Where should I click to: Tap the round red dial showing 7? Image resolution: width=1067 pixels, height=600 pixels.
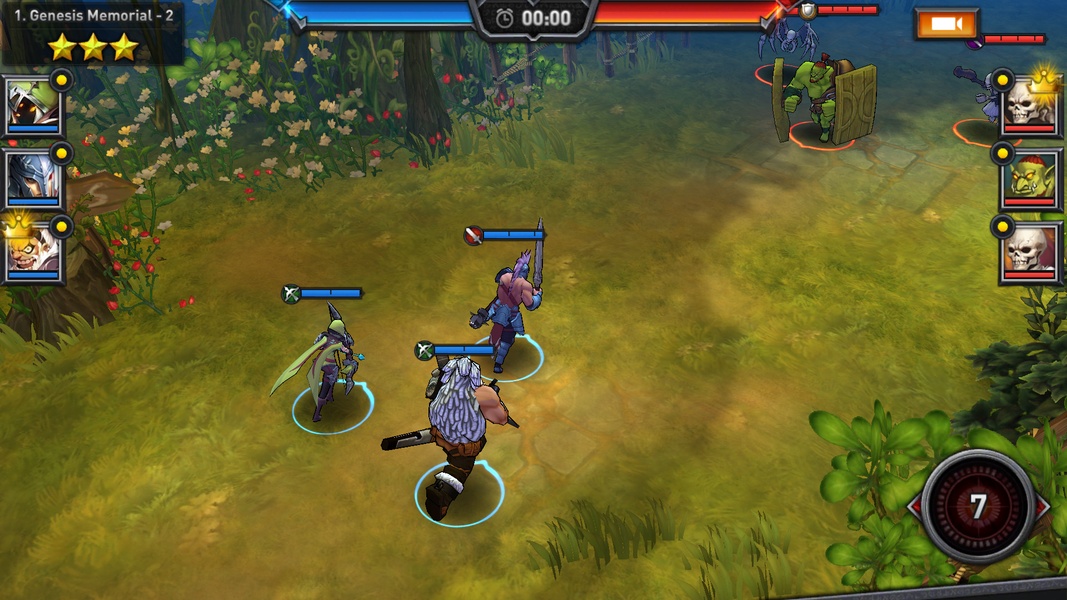(x=978, y=506)
